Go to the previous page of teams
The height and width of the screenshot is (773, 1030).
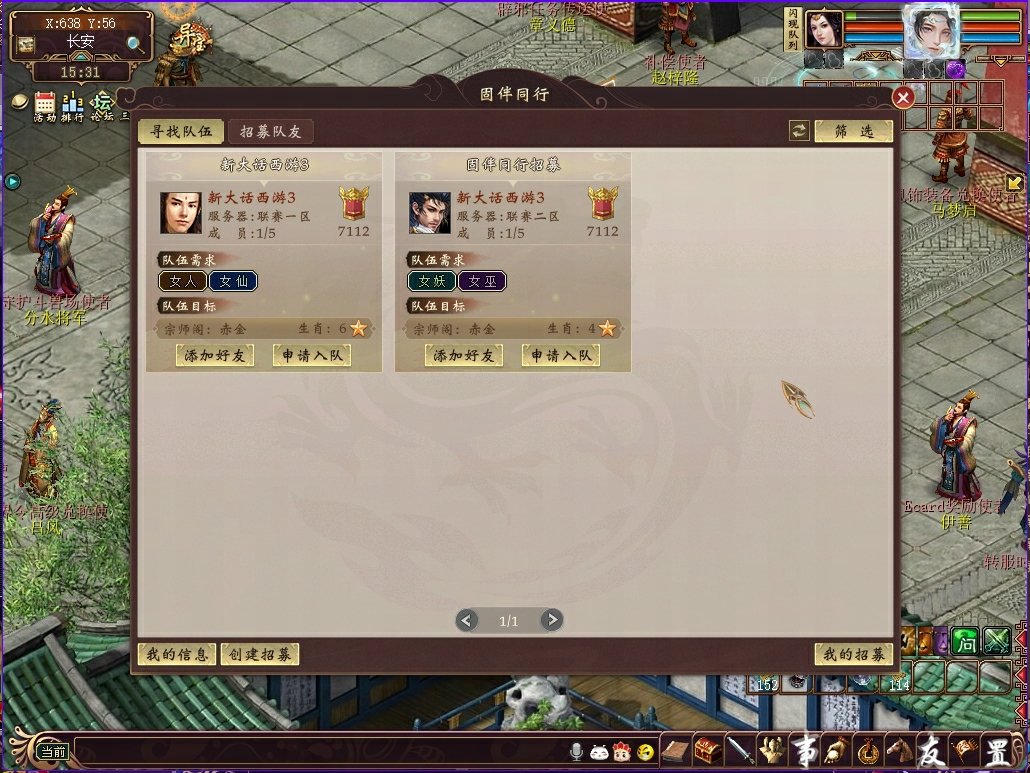click(x=466, y=621)
